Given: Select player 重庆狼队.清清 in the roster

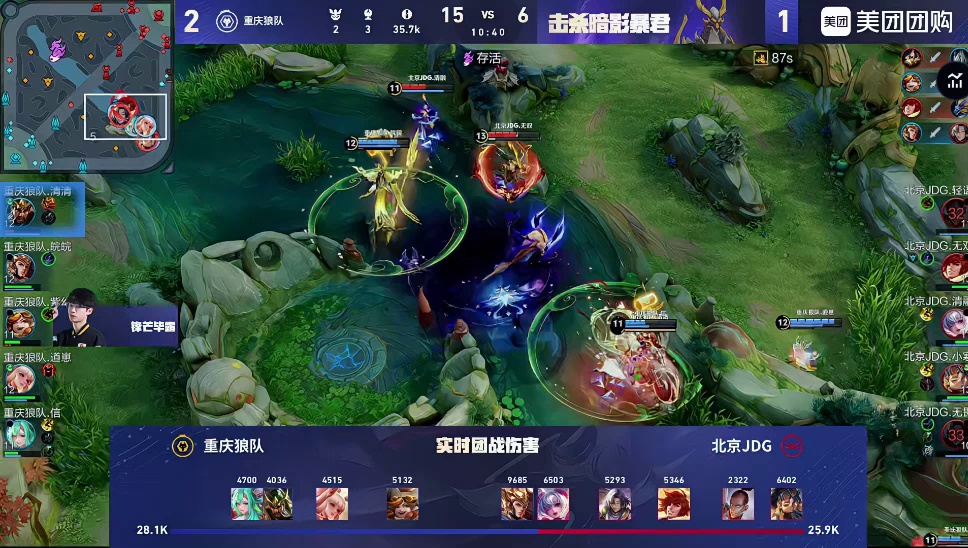Looking at the screenshot, I should [20, 211].
